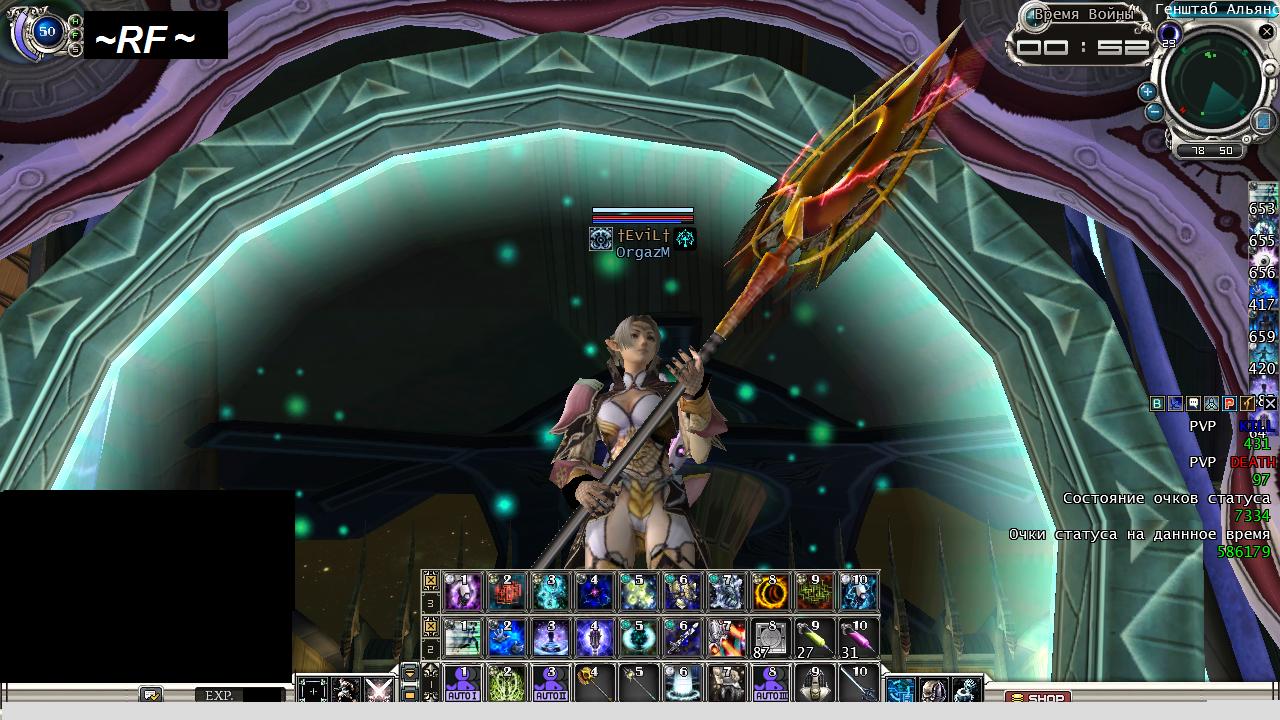Open the chat bubble window icon
This screenshot has width=1280, height=720.
click(1193, 404)
